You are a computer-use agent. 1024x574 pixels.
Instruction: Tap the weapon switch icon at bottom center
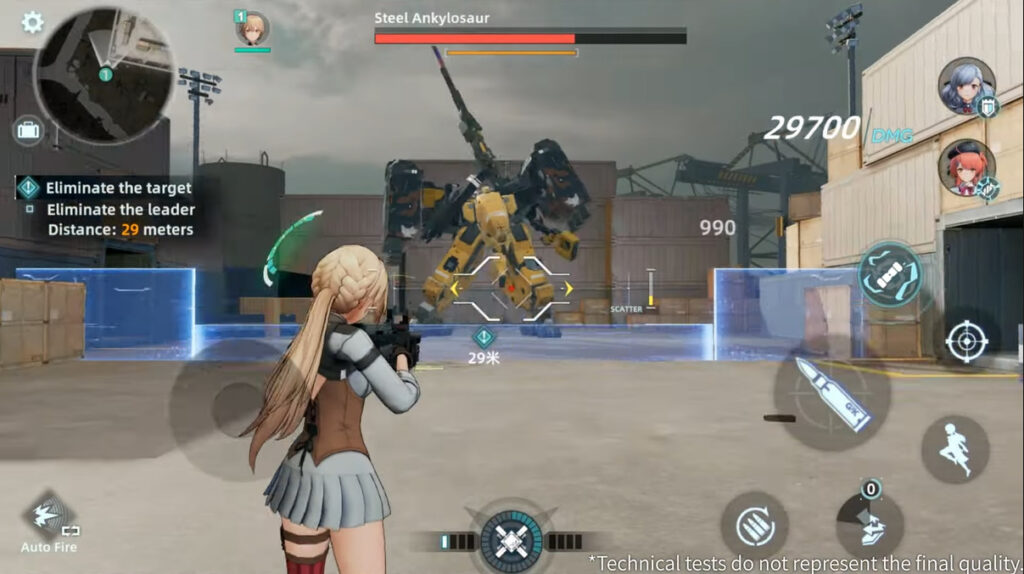point(511,541)
